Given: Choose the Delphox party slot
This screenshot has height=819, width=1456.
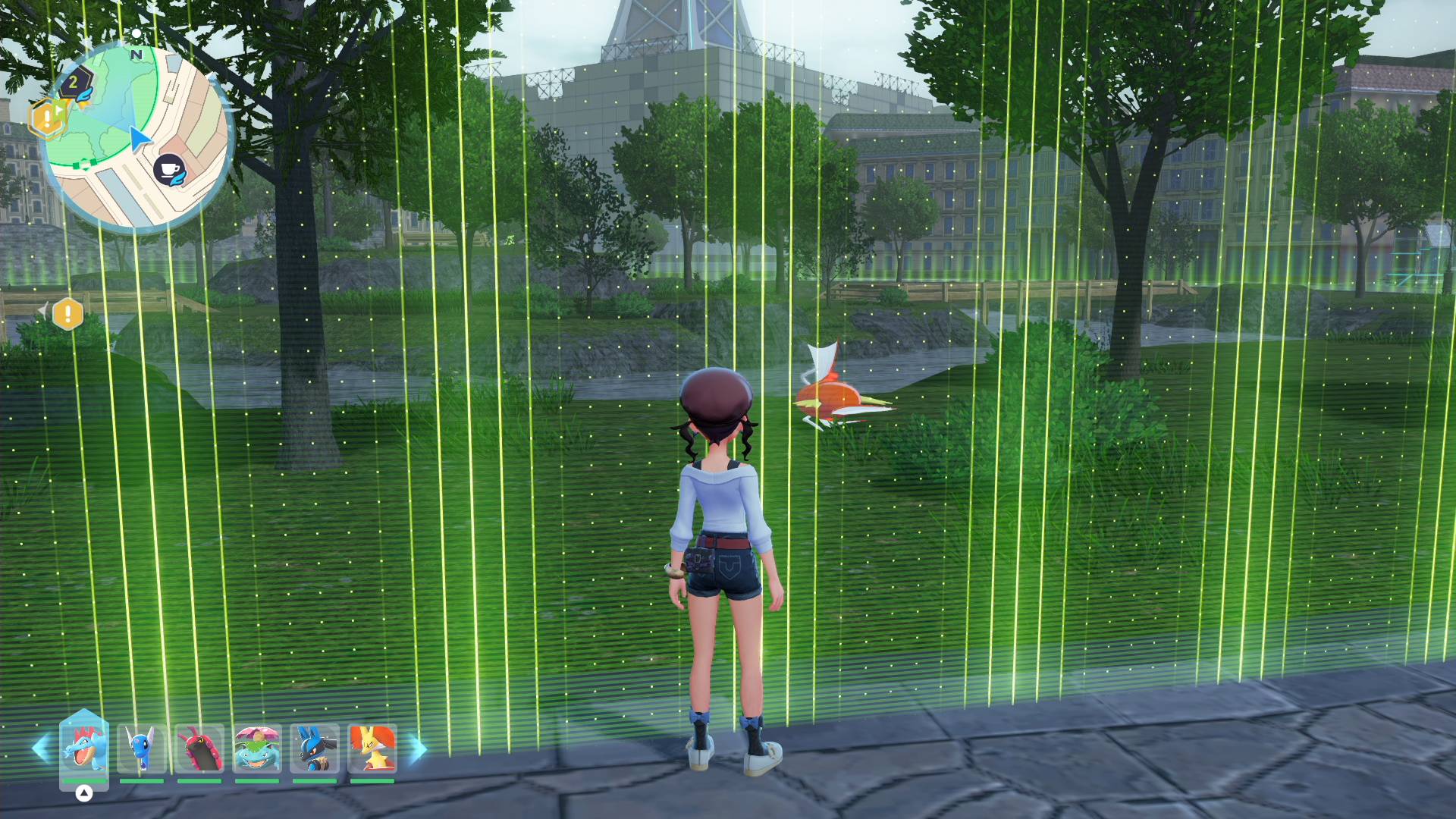Looking at the screenshot, I should pos(372,748).
